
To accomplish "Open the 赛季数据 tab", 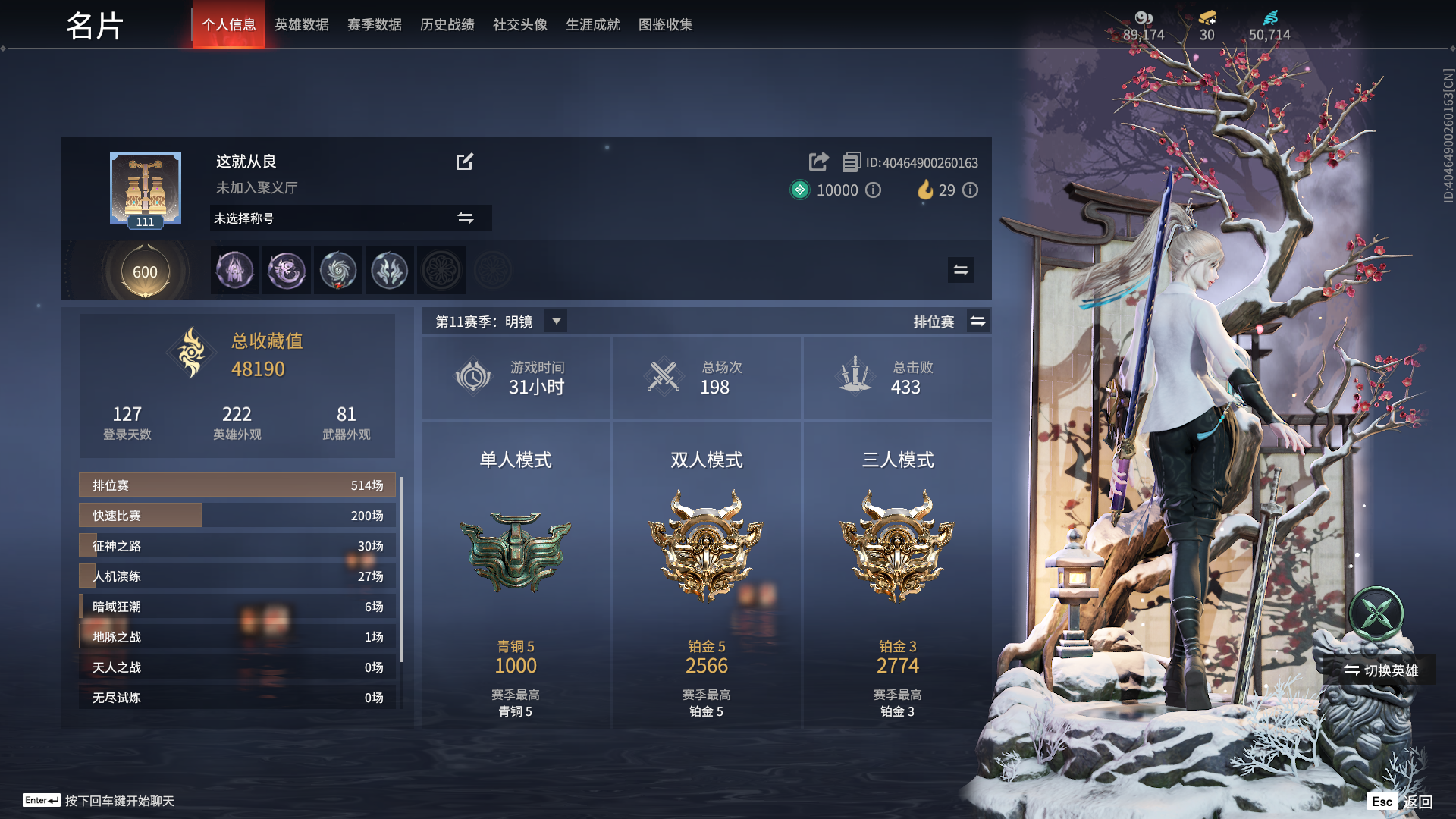I will [374, 25].
